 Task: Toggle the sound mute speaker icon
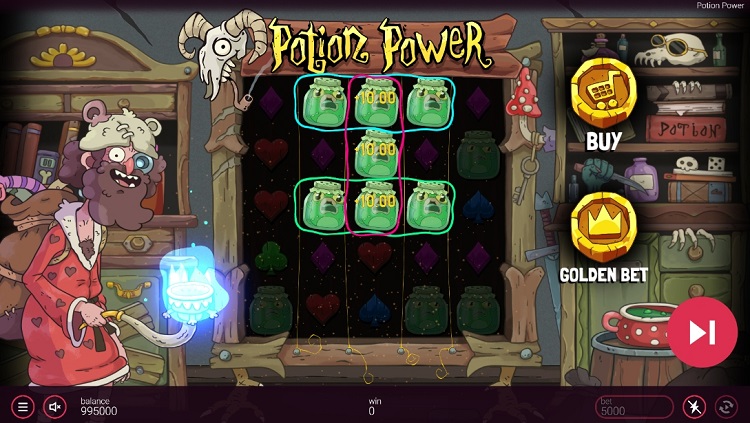[55, 407]
